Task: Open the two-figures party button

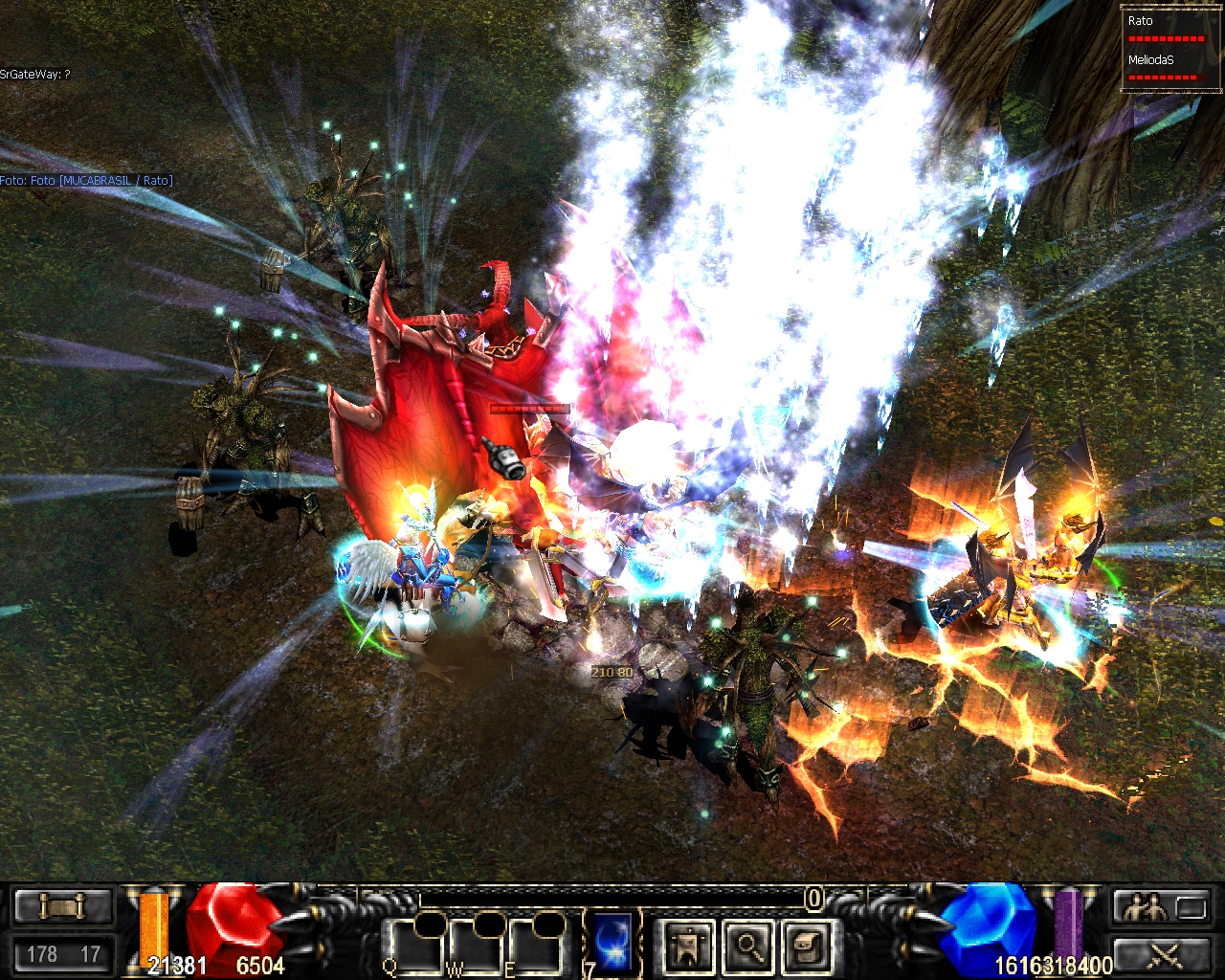Action: click(x=1164, y=905)
